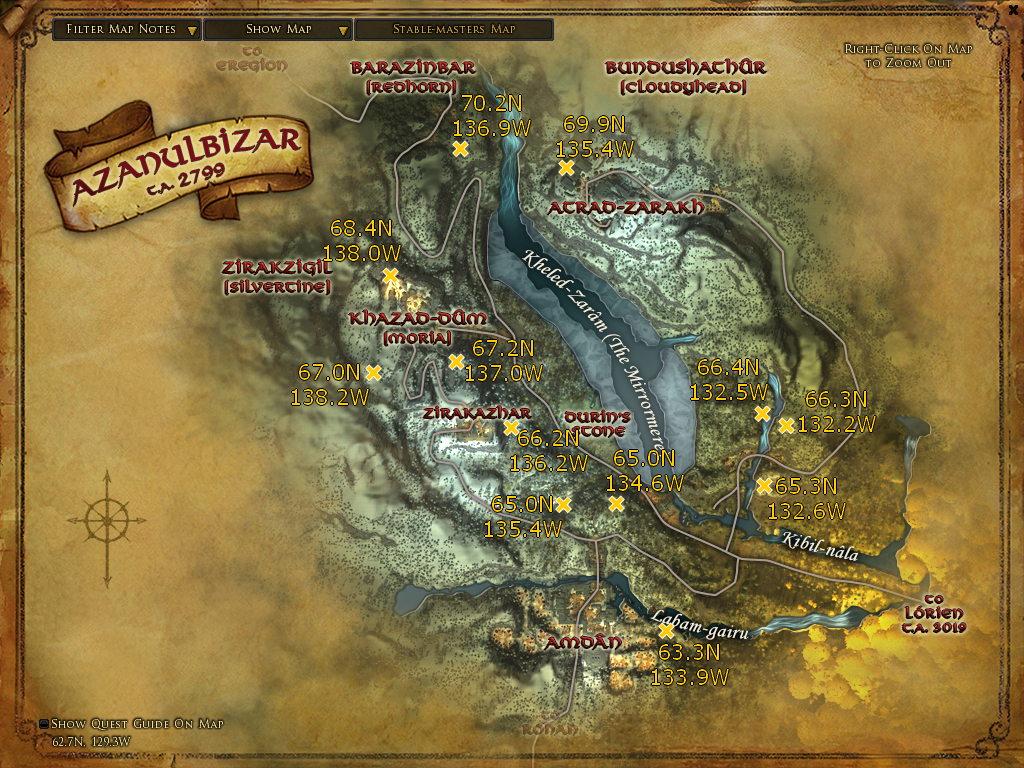The width and height of the screenshot is (1024, 768).
Task: Select the X marker at 69.9N 135.4W
Action: click(x=567, y=168)
